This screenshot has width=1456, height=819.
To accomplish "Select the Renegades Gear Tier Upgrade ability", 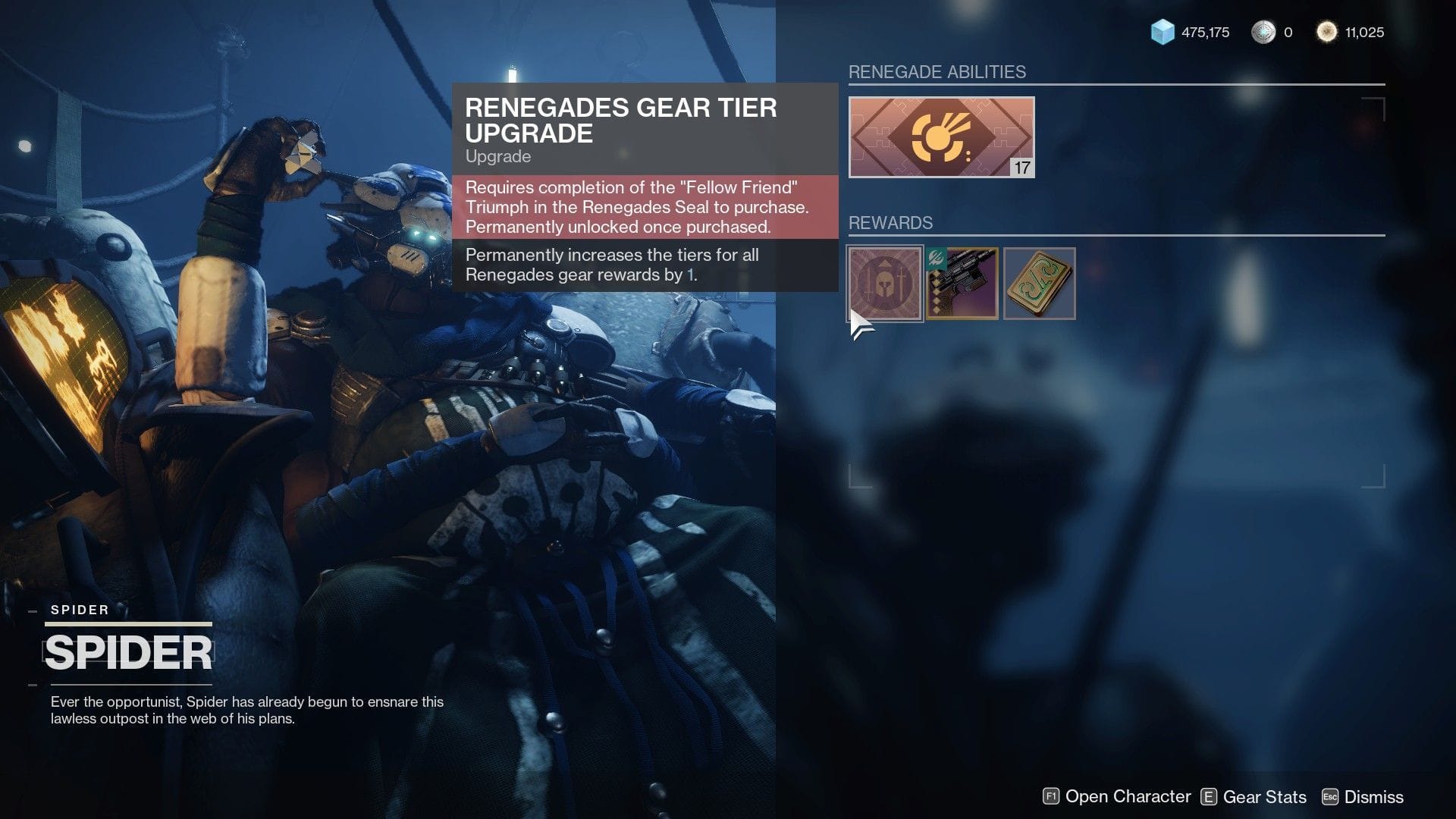I will point(941,136).
